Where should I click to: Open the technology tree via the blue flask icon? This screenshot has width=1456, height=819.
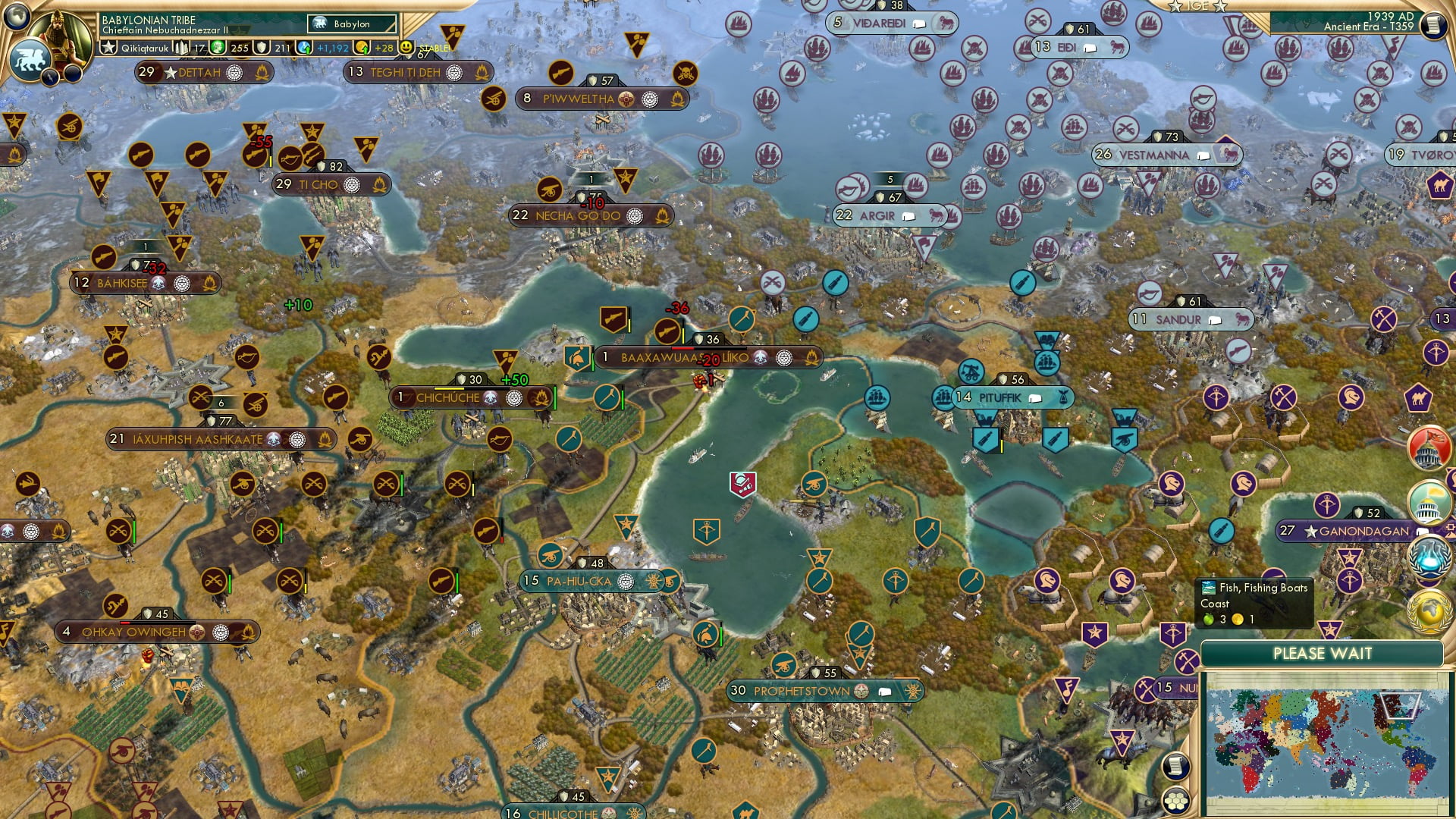click(x=1429, y=557)
